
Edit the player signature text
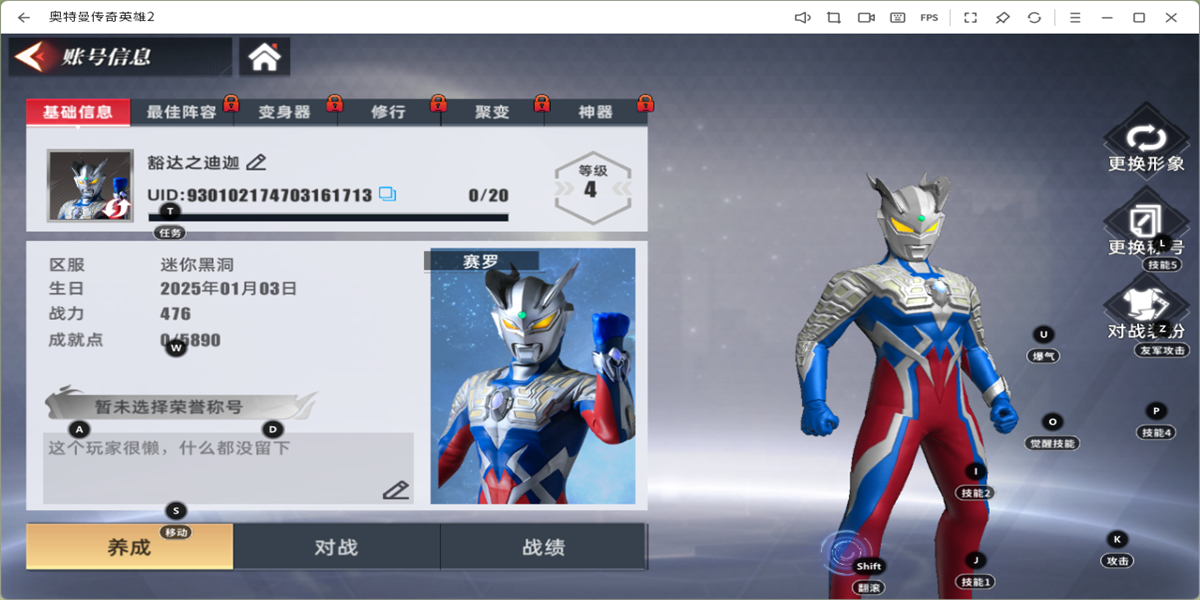396,489
